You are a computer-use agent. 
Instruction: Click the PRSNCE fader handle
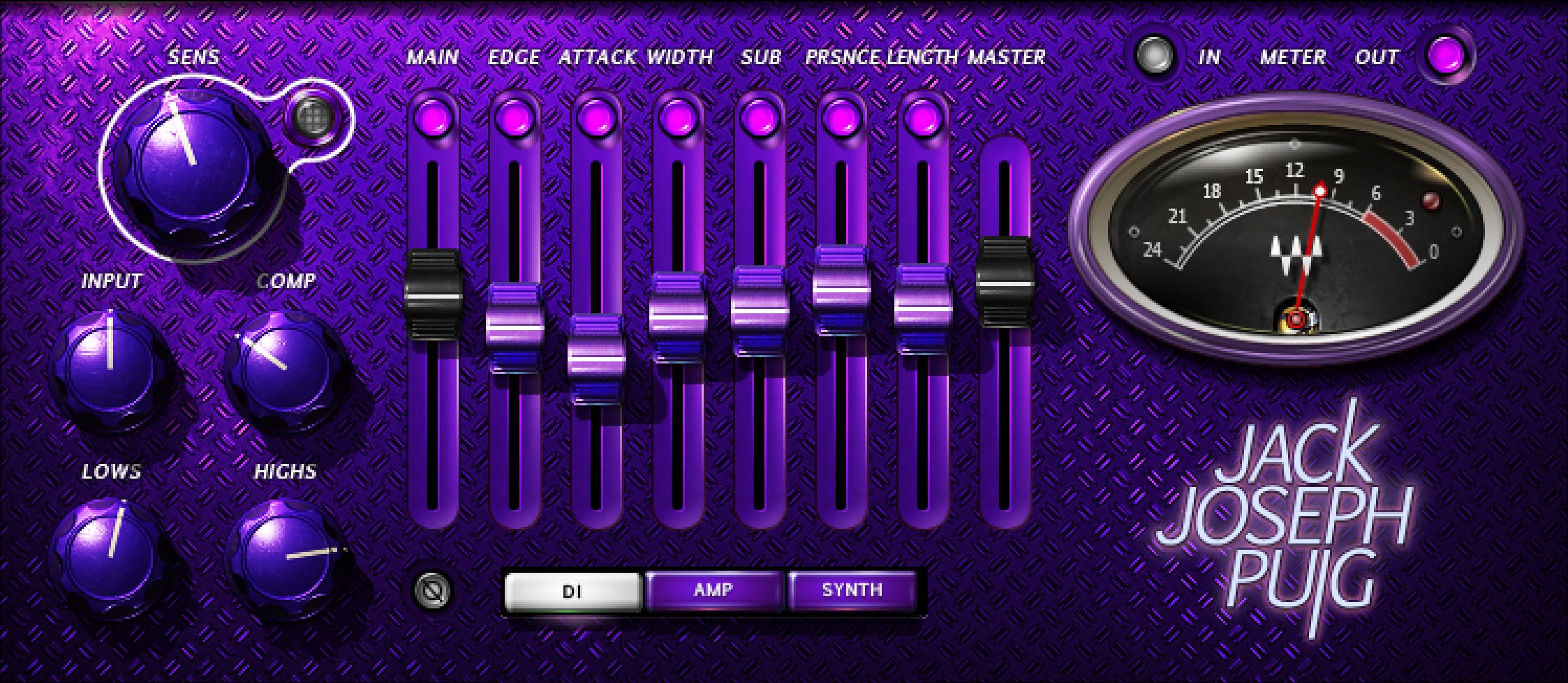841,289
